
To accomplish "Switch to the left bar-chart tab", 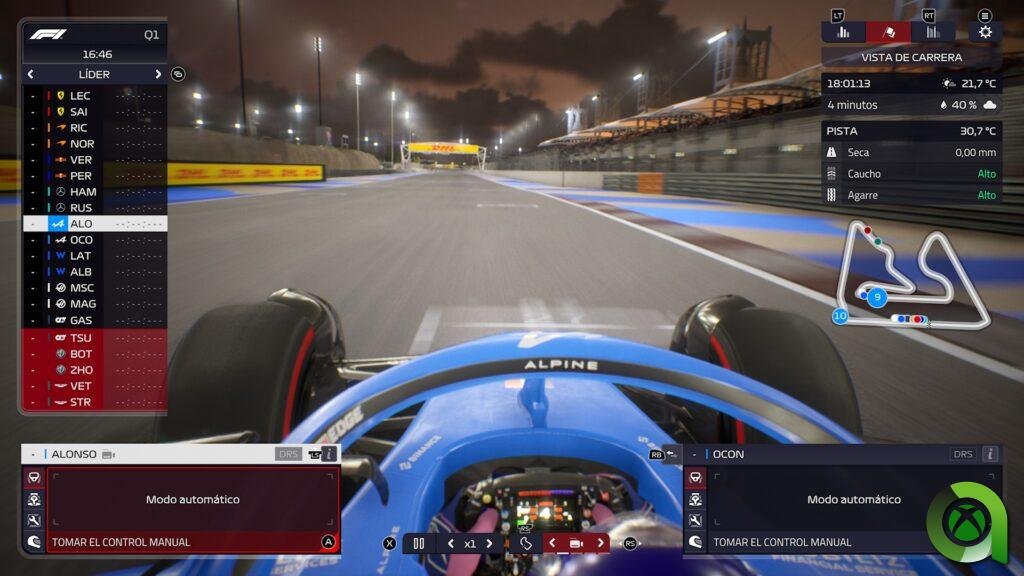I will tap(843, 32).
